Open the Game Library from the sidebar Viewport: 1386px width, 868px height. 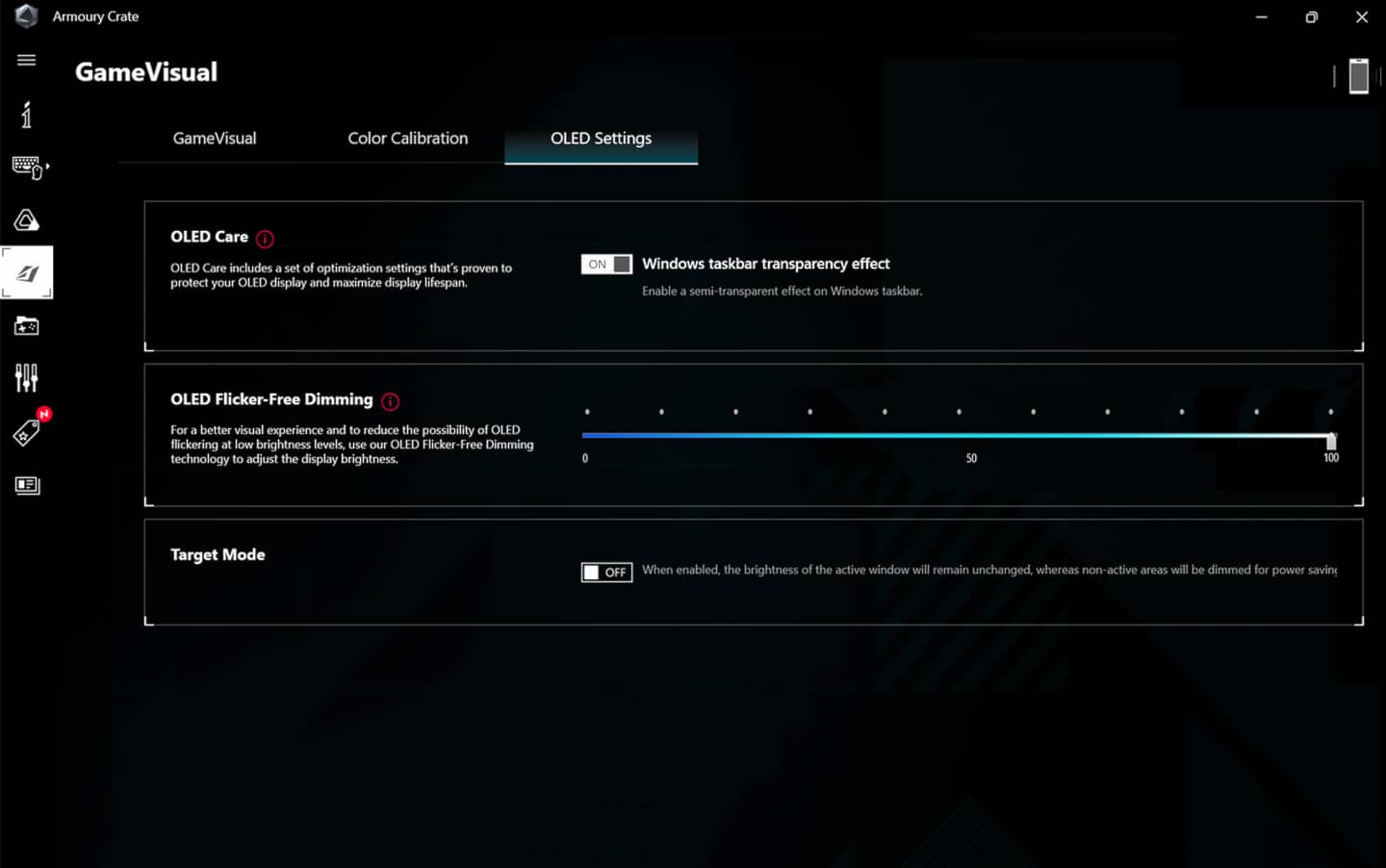[26, 325]
